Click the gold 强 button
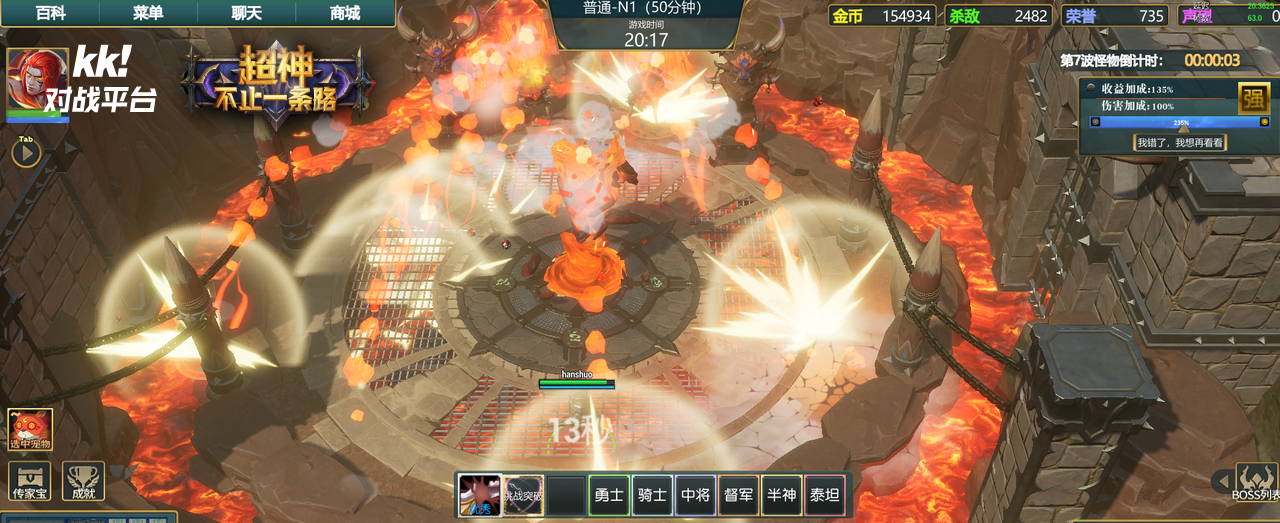The image size is (1280, 523). (1253, 98)
